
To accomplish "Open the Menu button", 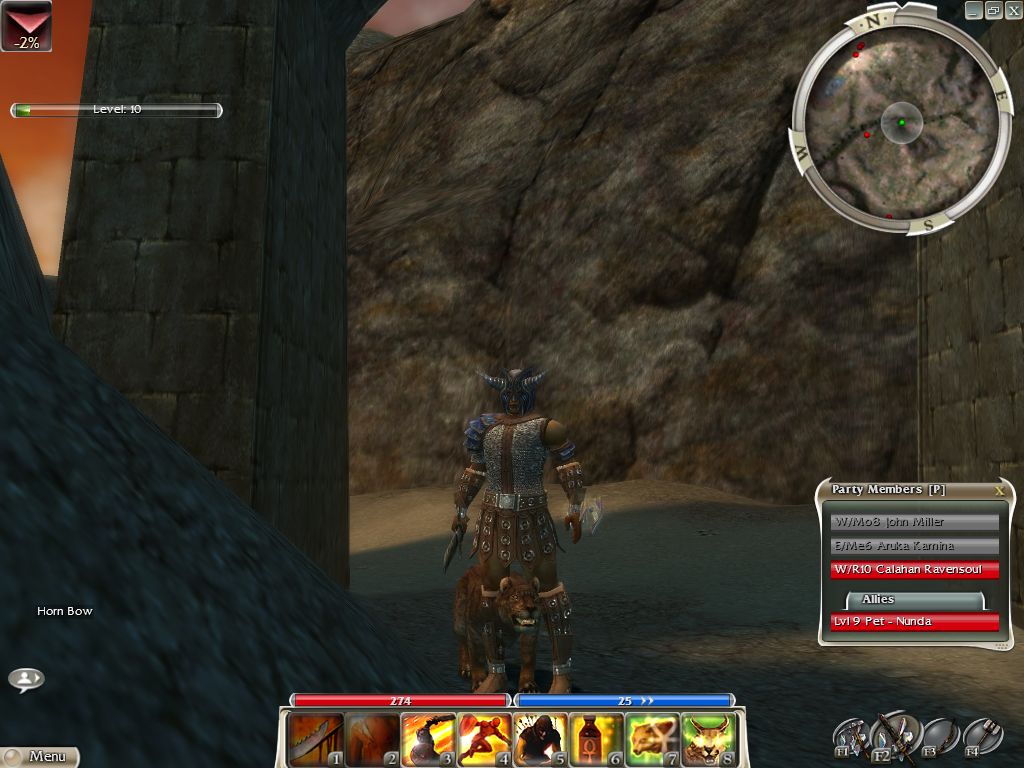I will click(40, 757).
